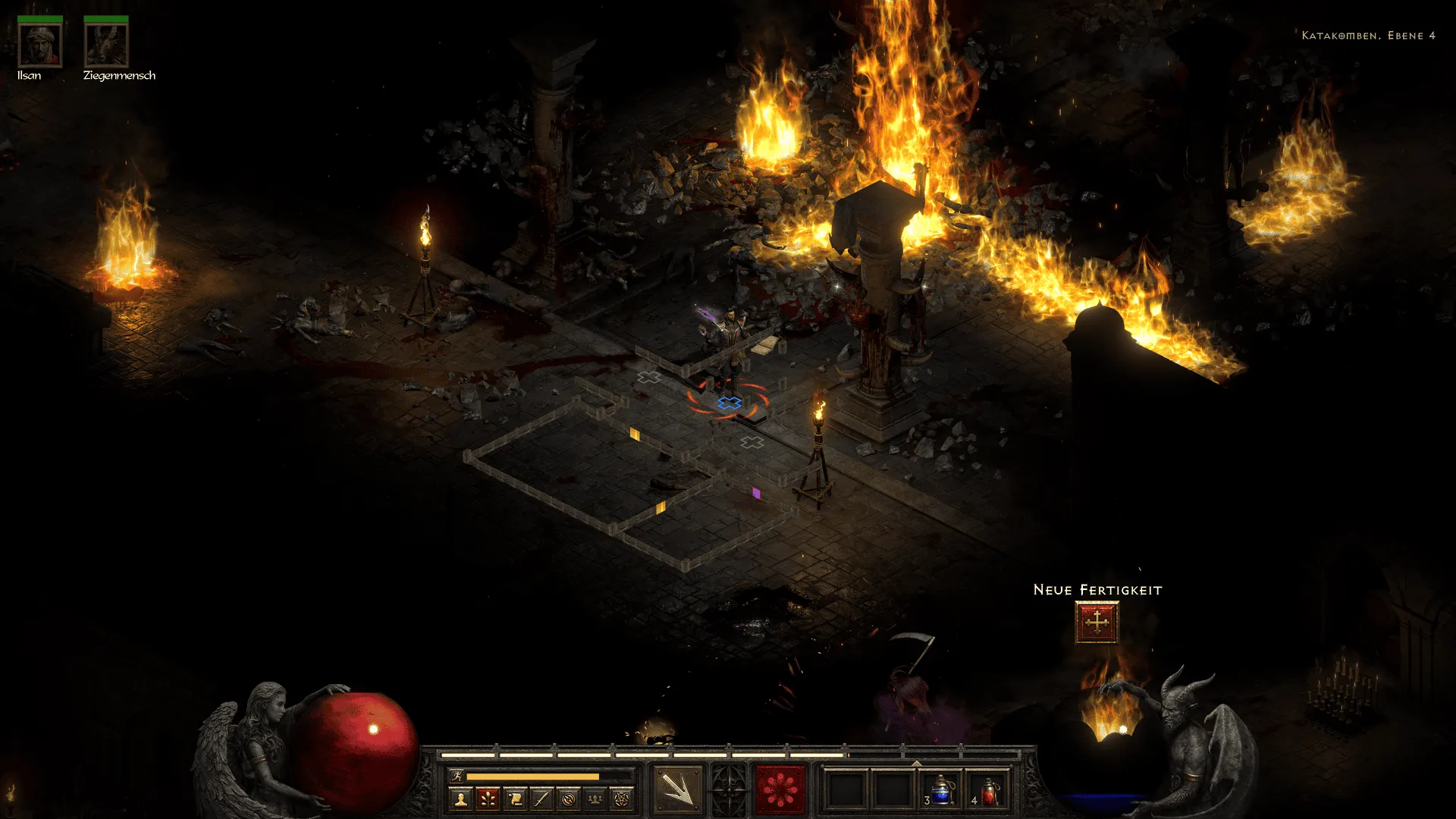
Task: Open the quest log scroll icon
Action: click(515, 799)
